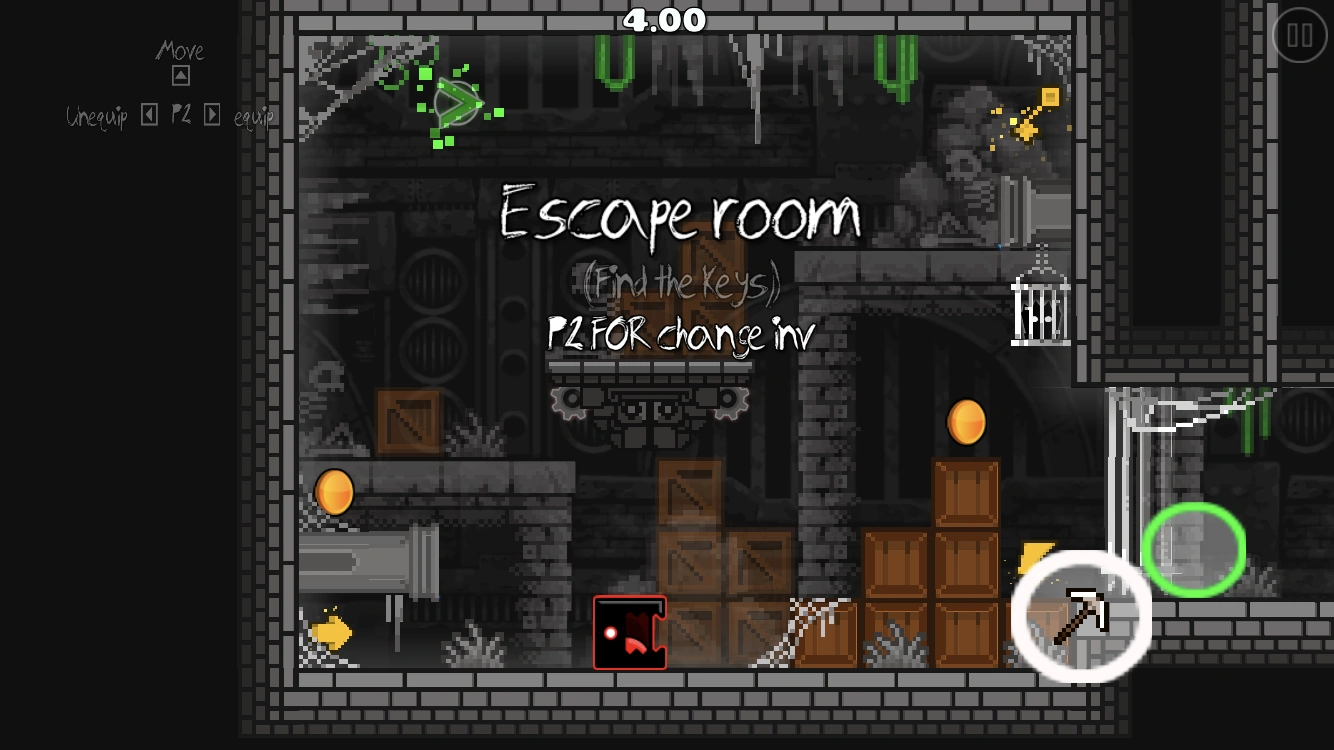Expand inventory with the left chevron

click(x=150, y=114)
